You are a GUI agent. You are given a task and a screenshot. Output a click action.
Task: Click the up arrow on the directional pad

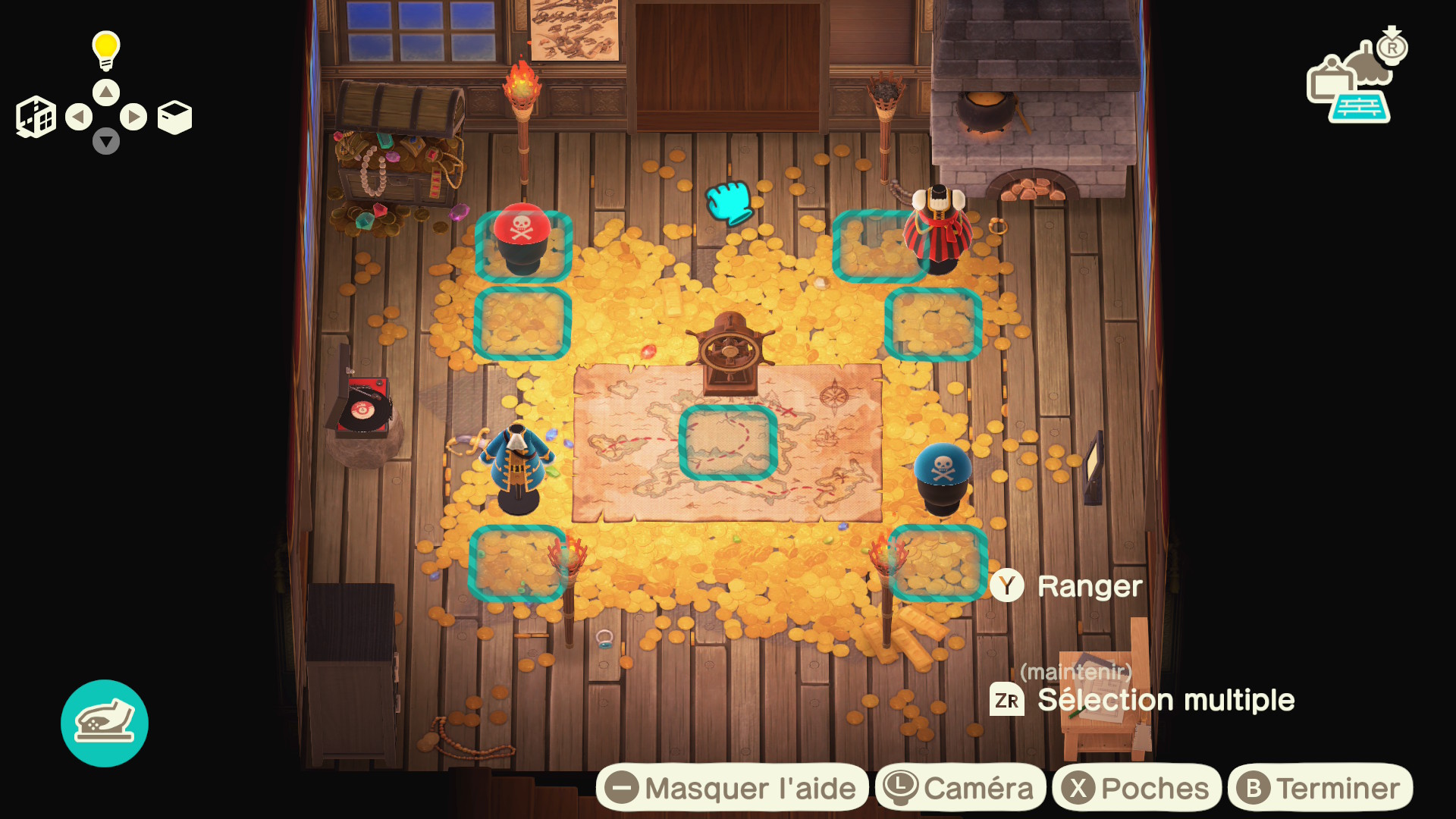coord(106,93)
